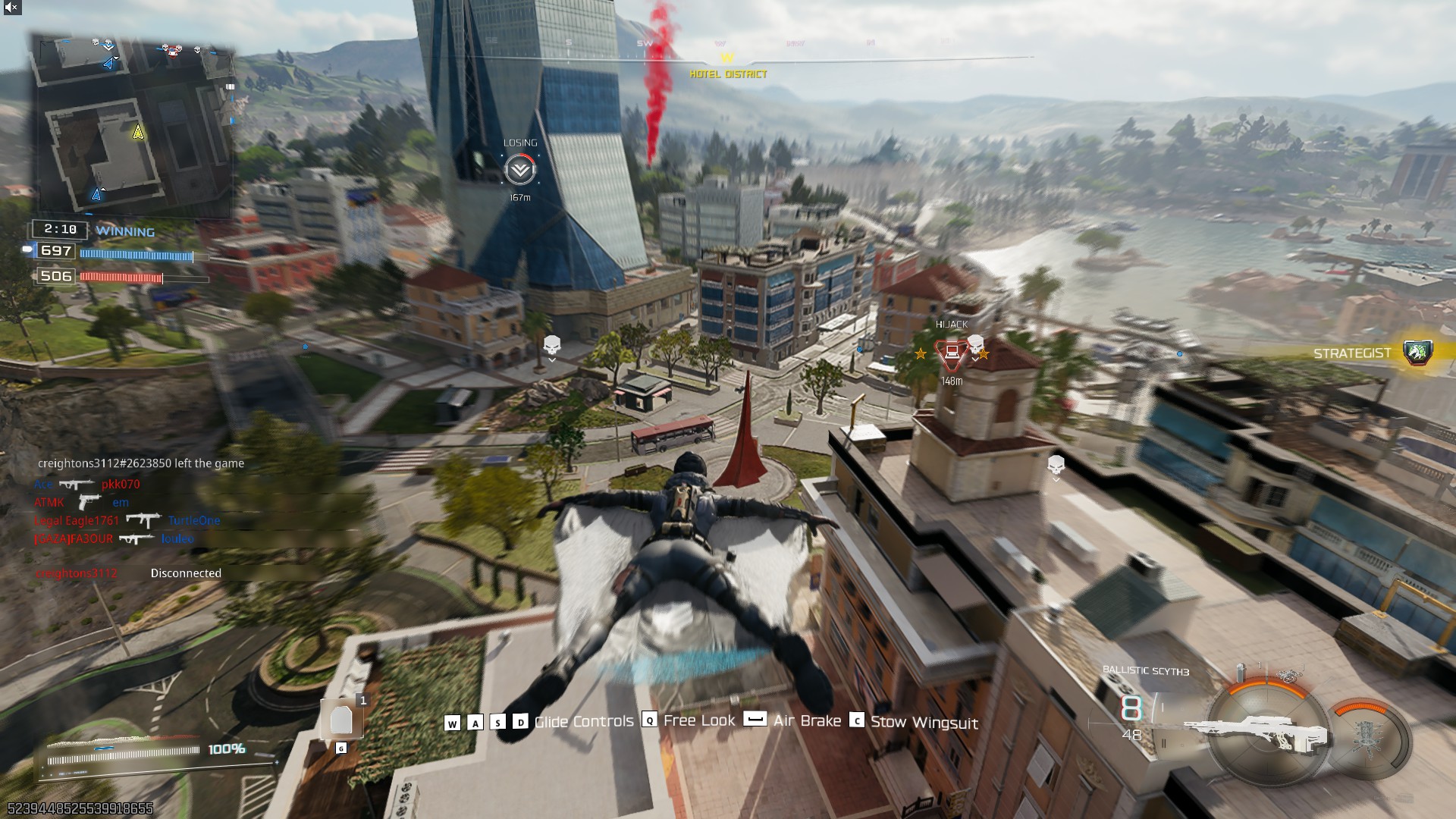Enable Air Brake using its key prompt
Image resolution: width=1456 pixels, height=819 pixels.
pyautogui.click(x=753, y=720)
